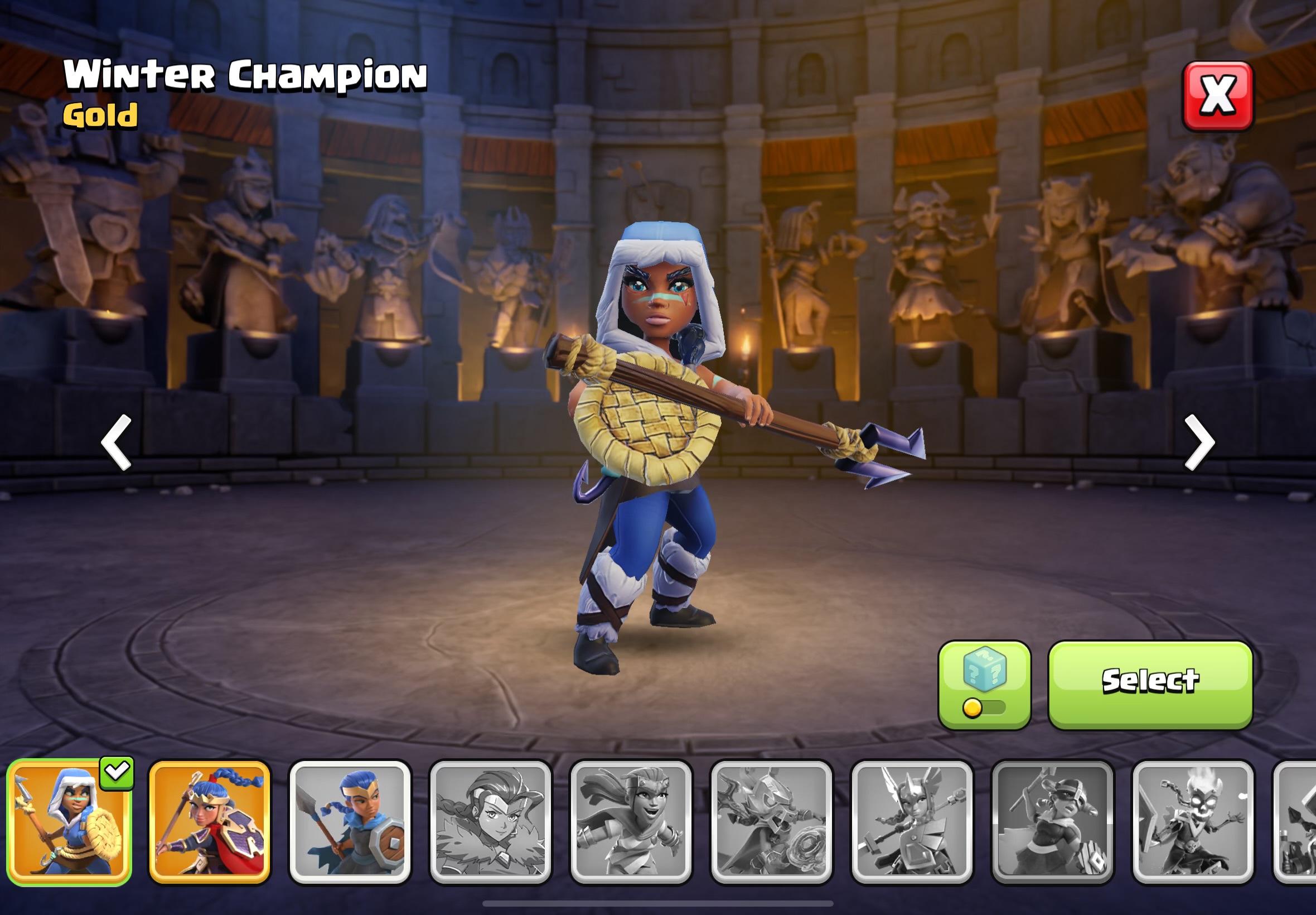Pick the flaming skull champion skin thumbnail
Image resolution: width=1316 pixels, height=915 pixels.
pyautogui.click(x=1193, y=822)
